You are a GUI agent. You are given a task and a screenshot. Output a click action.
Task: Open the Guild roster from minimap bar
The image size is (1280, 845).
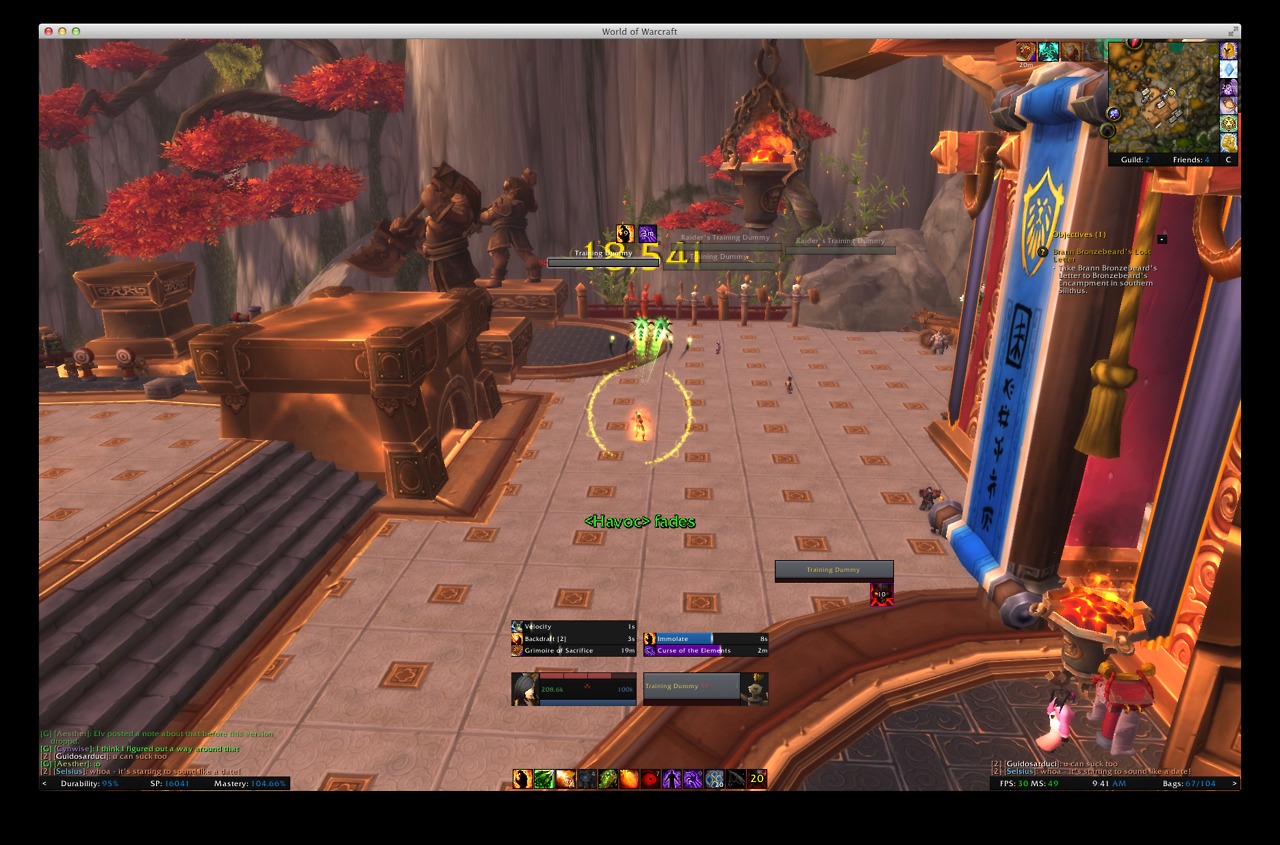1134,160
